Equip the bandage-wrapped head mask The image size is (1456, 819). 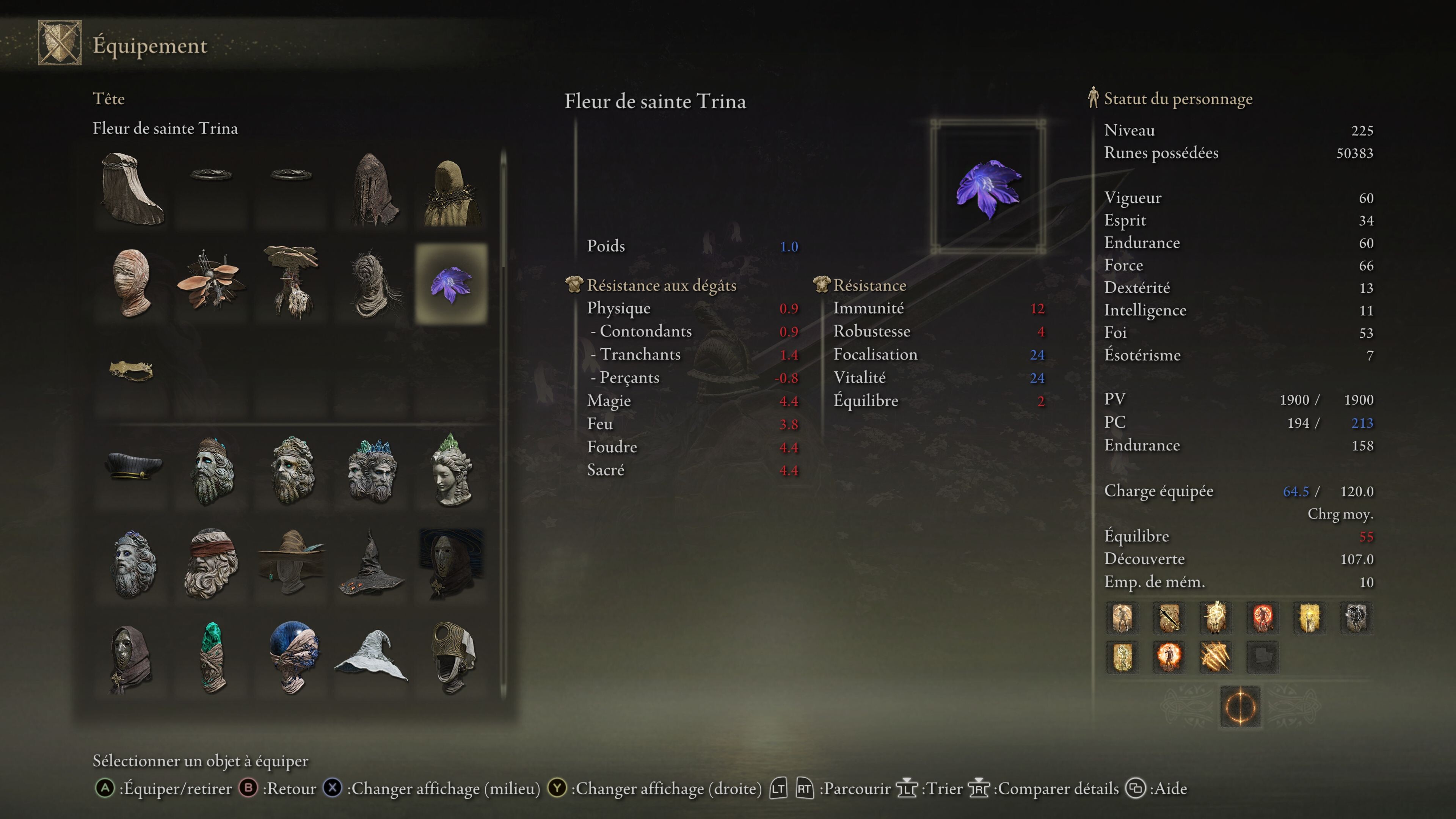pyautogui.click(x=132, y=282)
